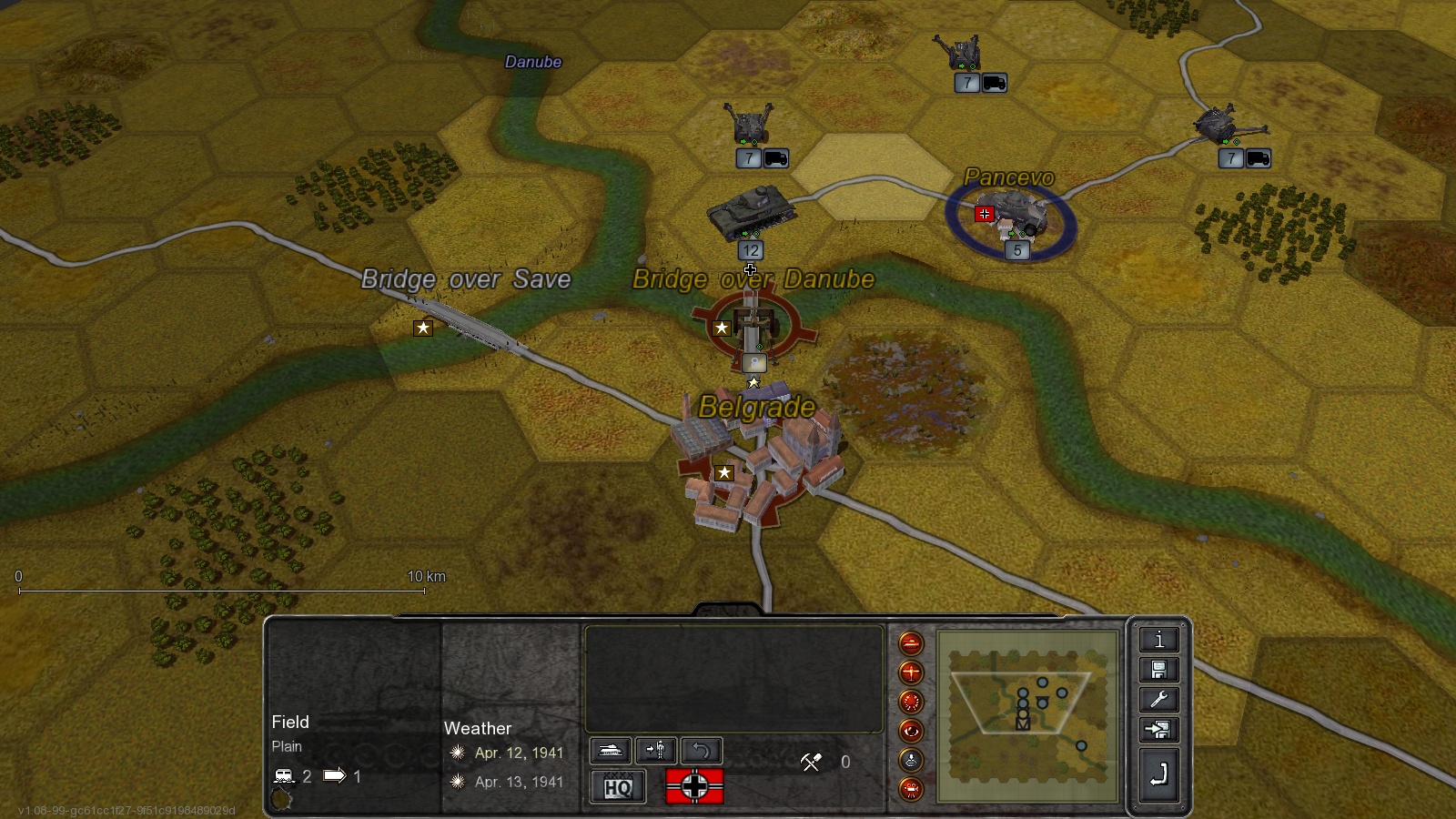The image size is (1456, 819).
Task: Click the German flag banner
Action: coord(694,786)
